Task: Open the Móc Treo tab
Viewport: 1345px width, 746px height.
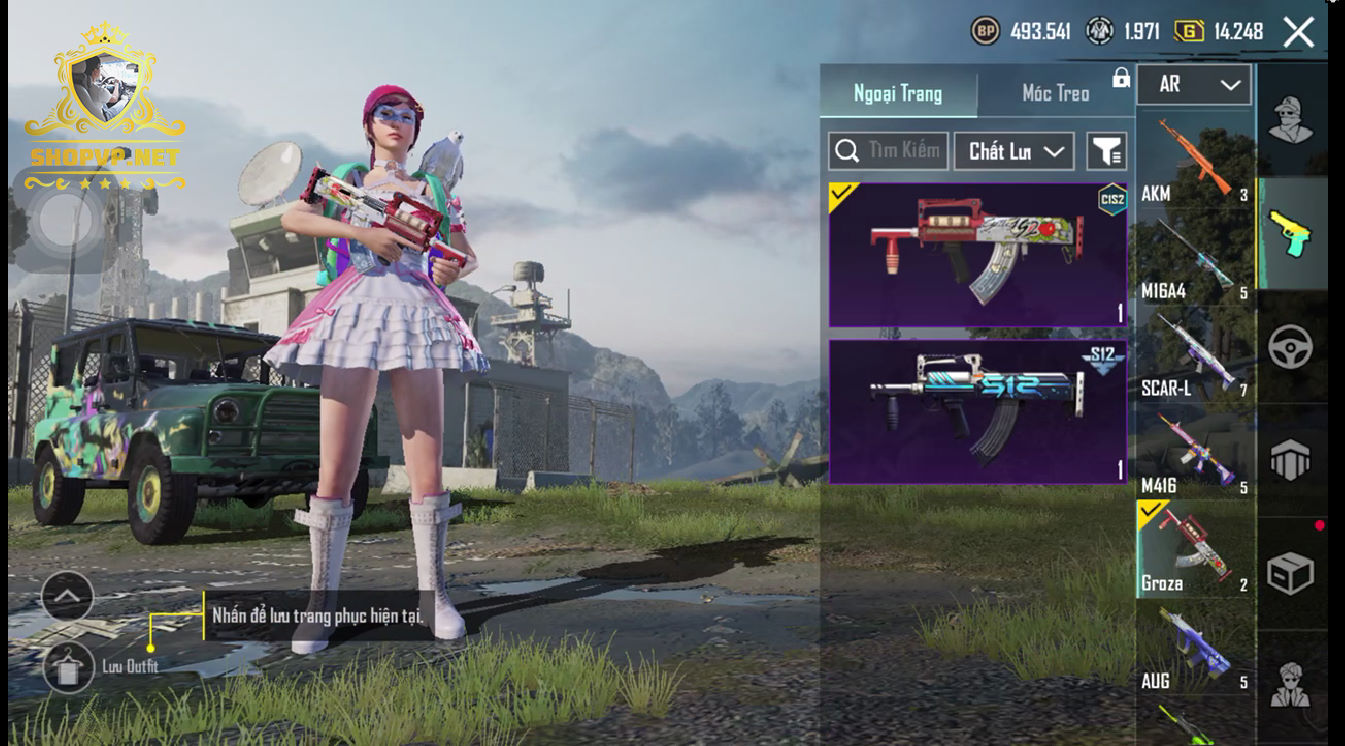Action: 1055,93
